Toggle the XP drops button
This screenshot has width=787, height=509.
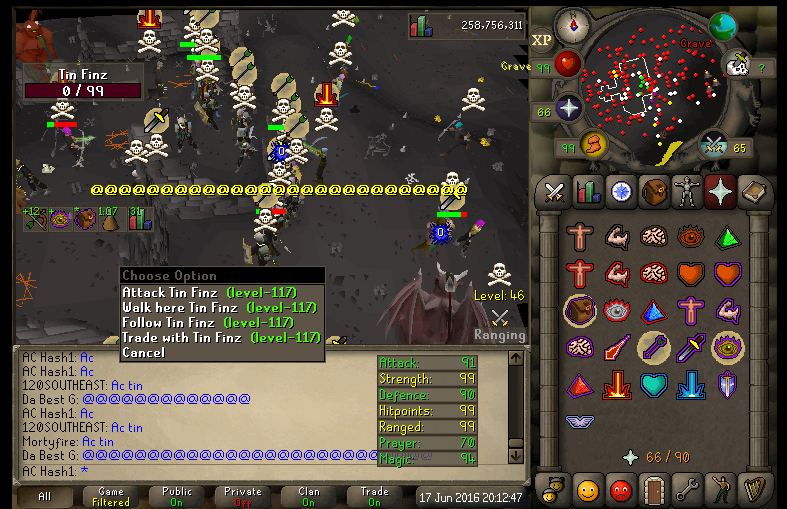[x=541, y=40]
